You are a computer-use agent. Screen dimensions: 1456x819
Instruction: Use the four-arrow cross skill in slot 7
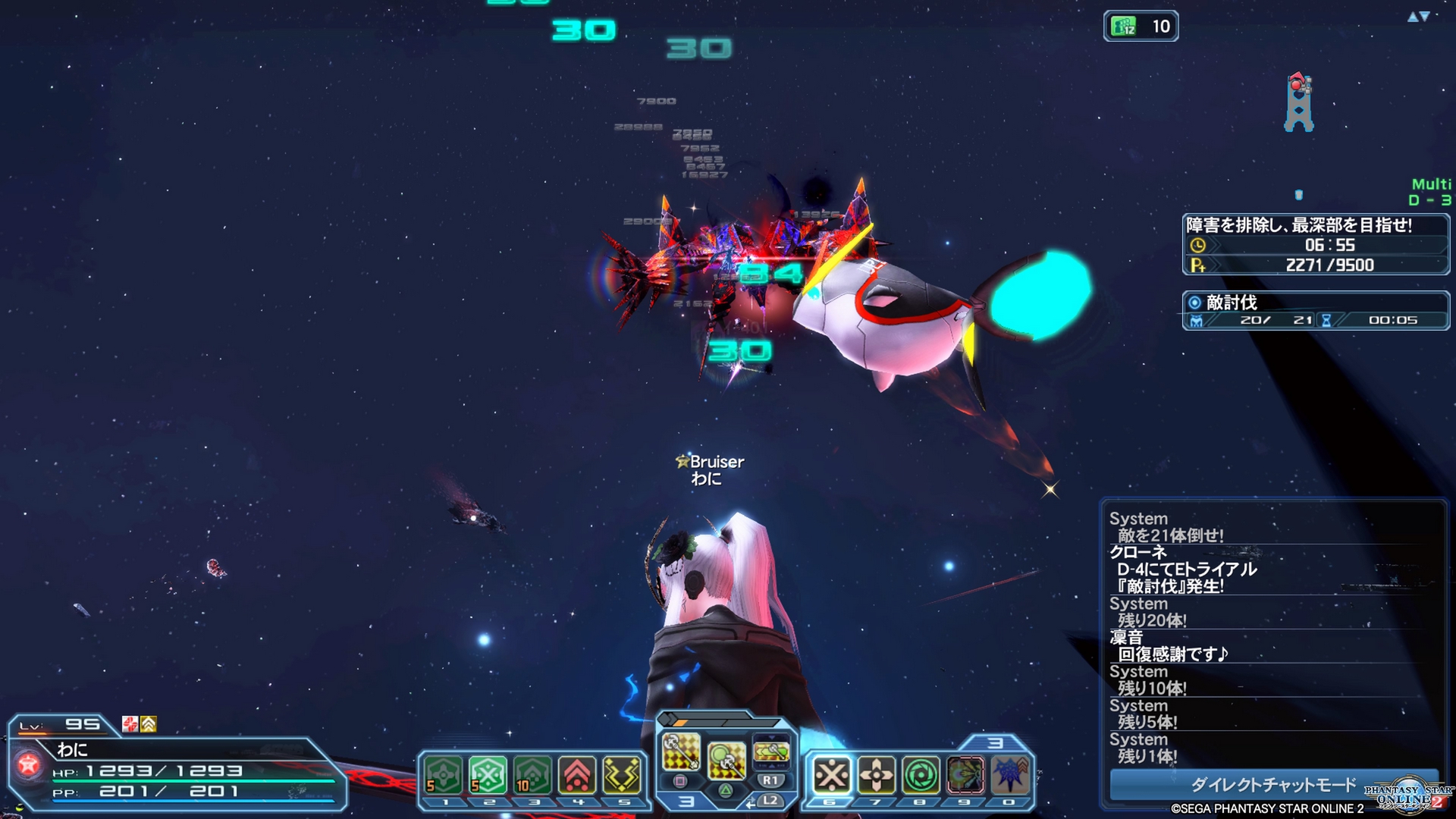[x=876, y=775]
